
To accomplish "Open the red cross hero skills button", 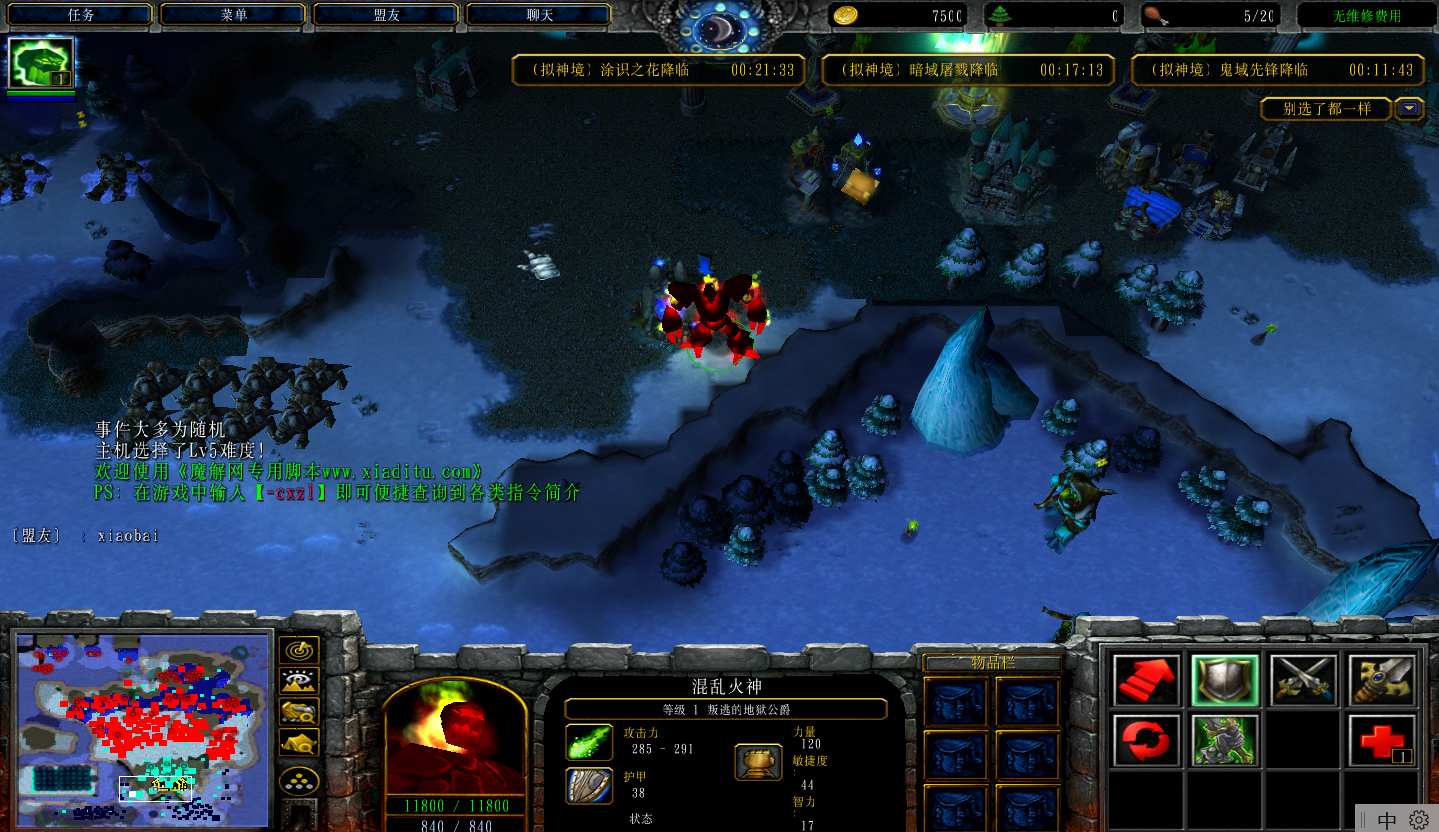I will click(x=1382, y=740).
